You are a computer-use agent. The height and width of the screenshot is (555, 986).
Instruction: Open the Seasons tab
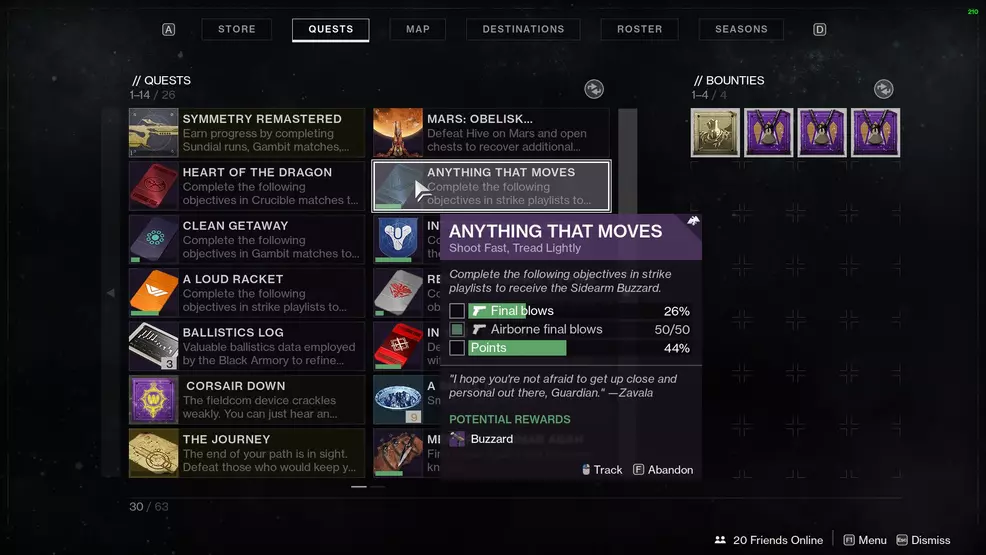coord(741,29)
